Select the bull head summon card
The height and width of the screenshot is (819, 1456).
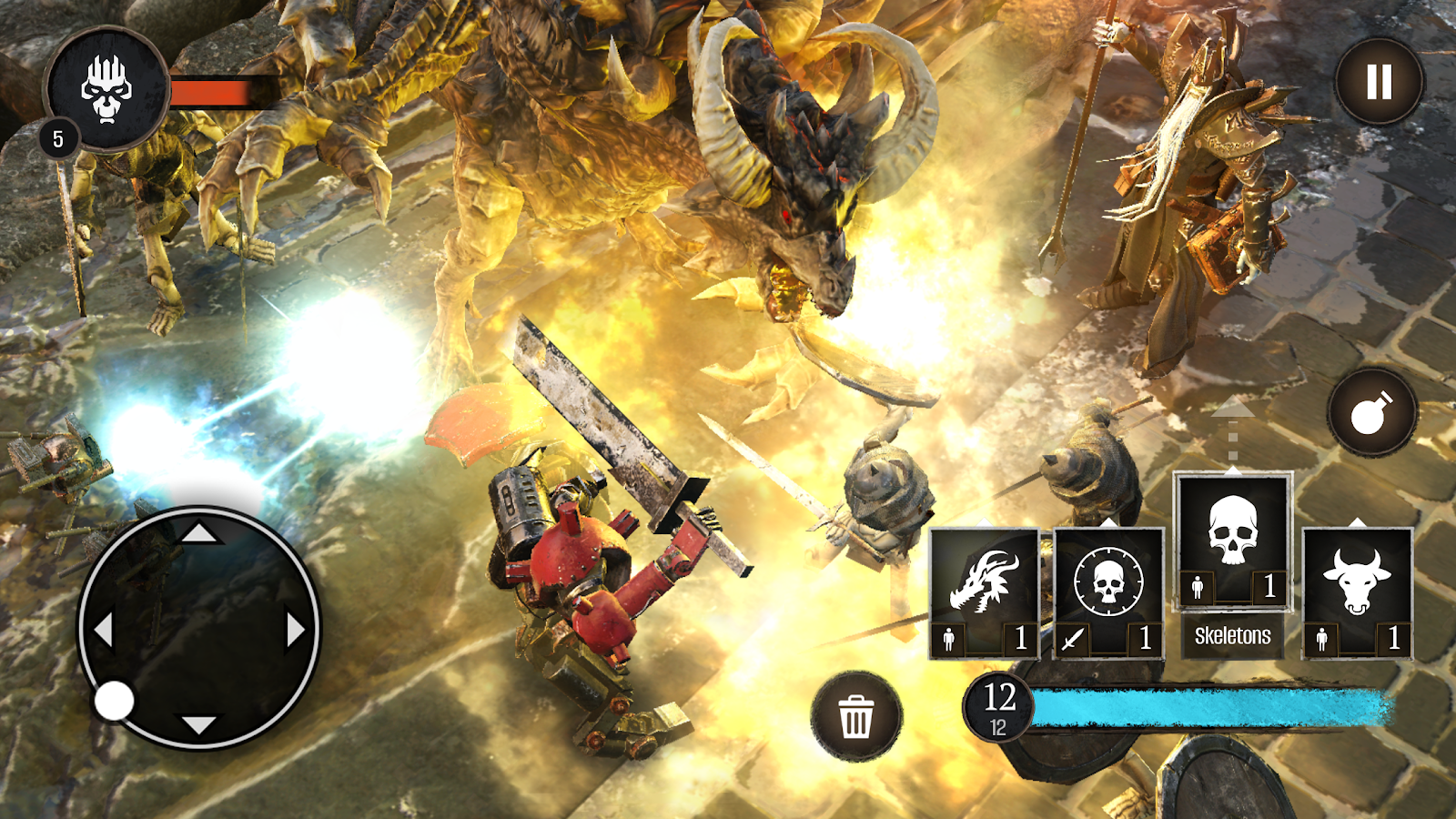[1357, 591]
